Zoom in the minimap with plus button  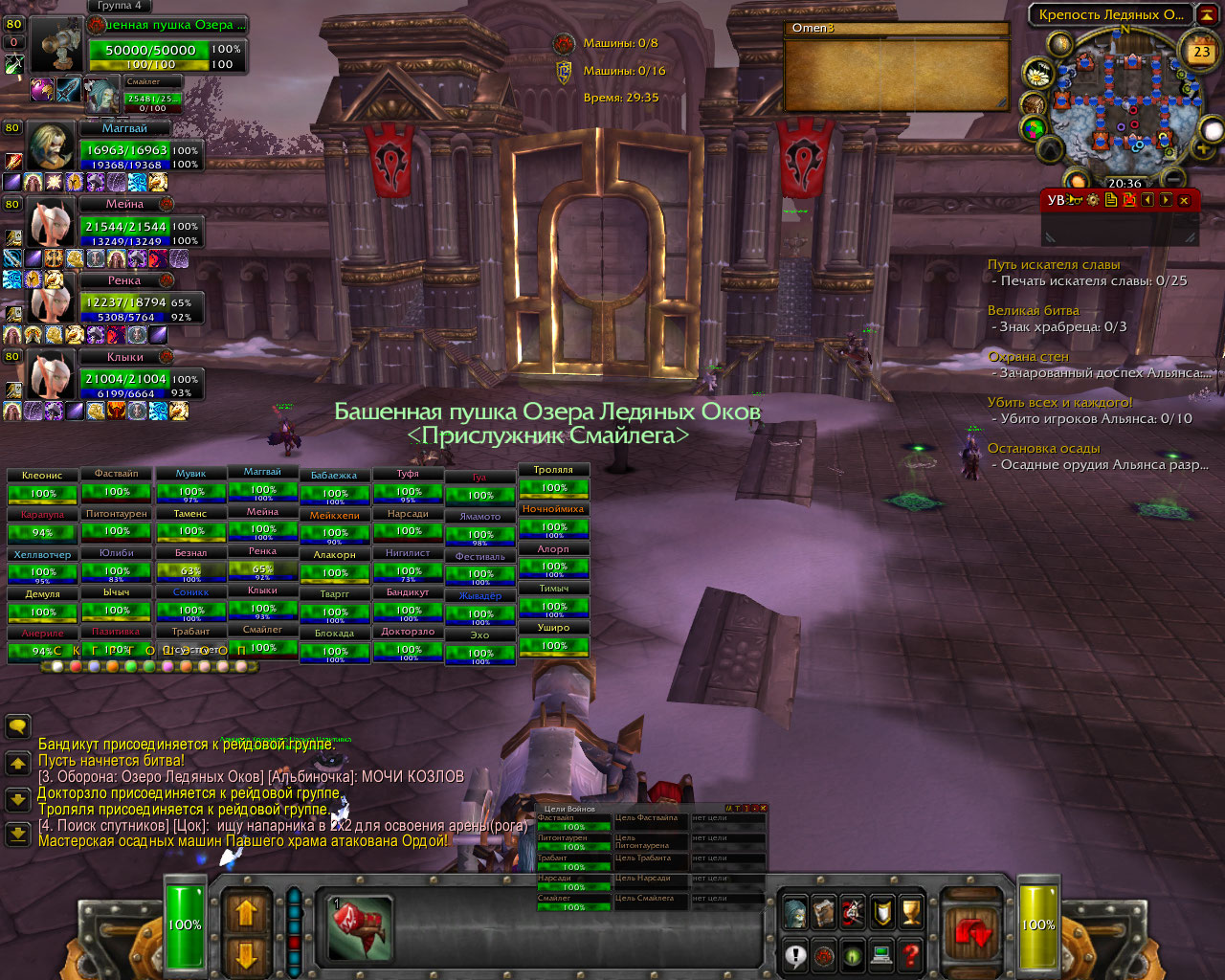coord(1204,148)
